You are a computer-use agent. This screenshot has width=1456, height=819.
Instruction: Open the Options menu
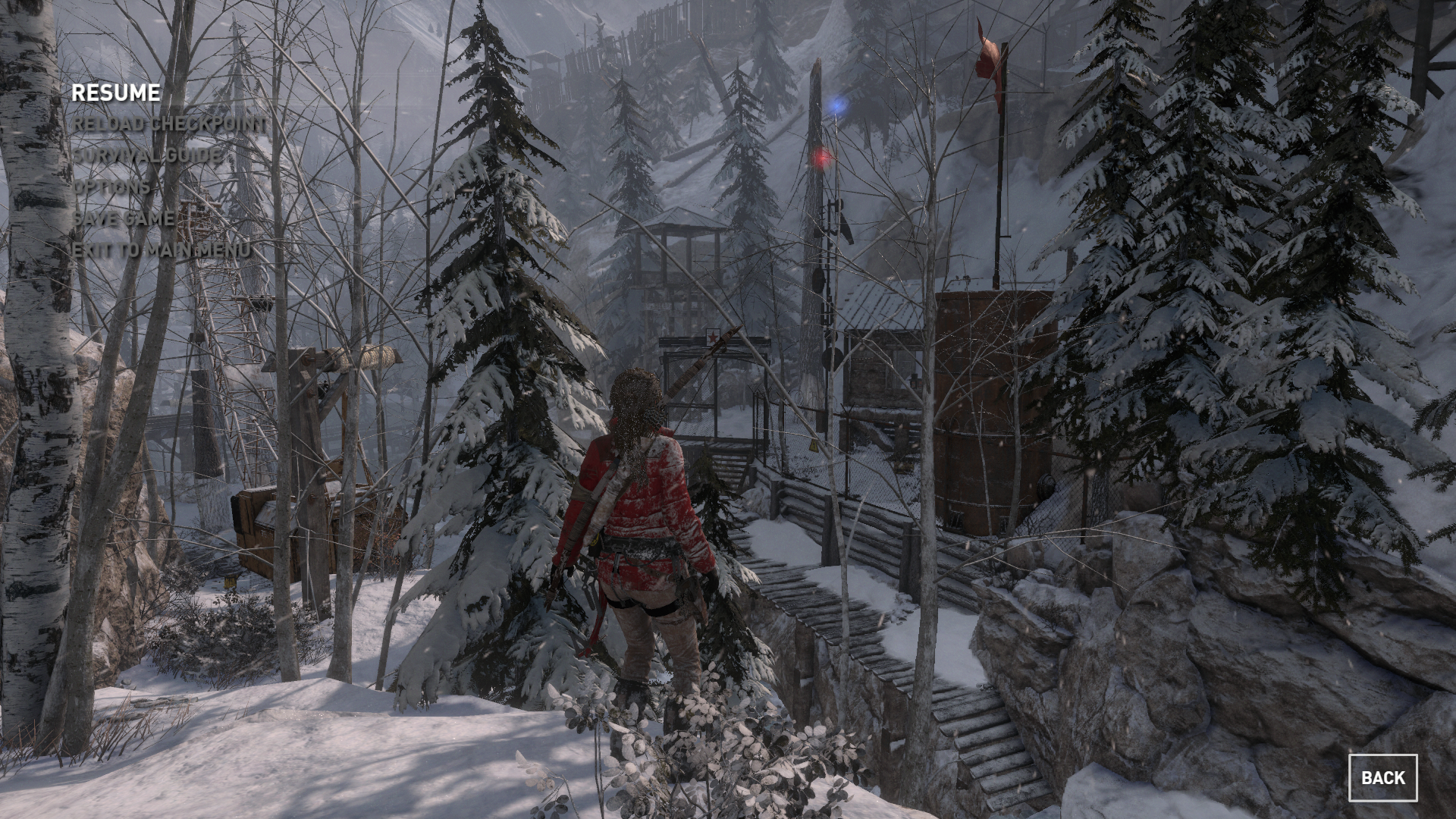click(x=111, y=187)
